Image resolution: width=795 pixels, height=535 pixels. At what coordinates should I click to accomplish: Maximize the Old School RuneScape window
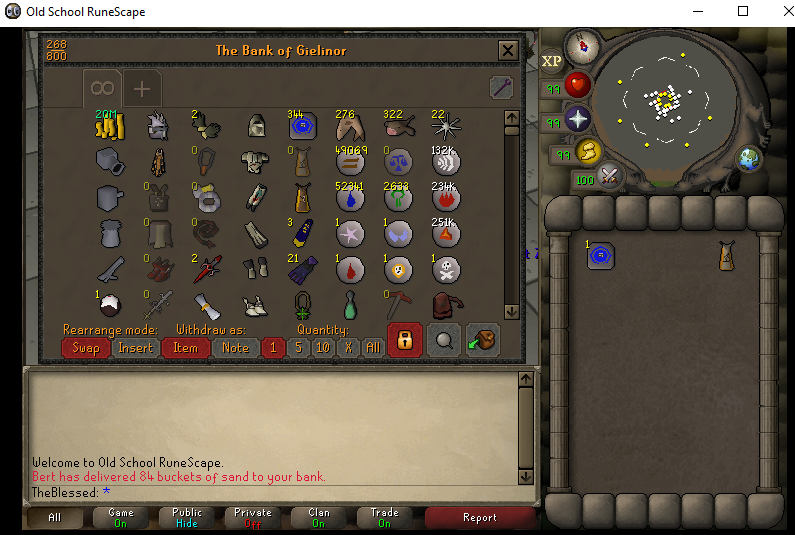[x=742, y=12]
